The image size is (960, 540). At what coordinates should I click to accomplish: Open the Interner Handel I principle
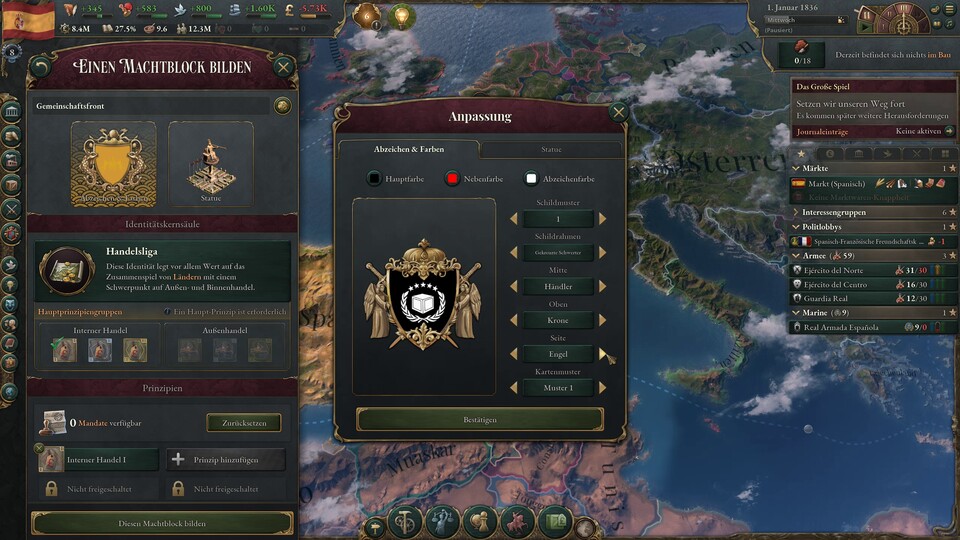98,459
